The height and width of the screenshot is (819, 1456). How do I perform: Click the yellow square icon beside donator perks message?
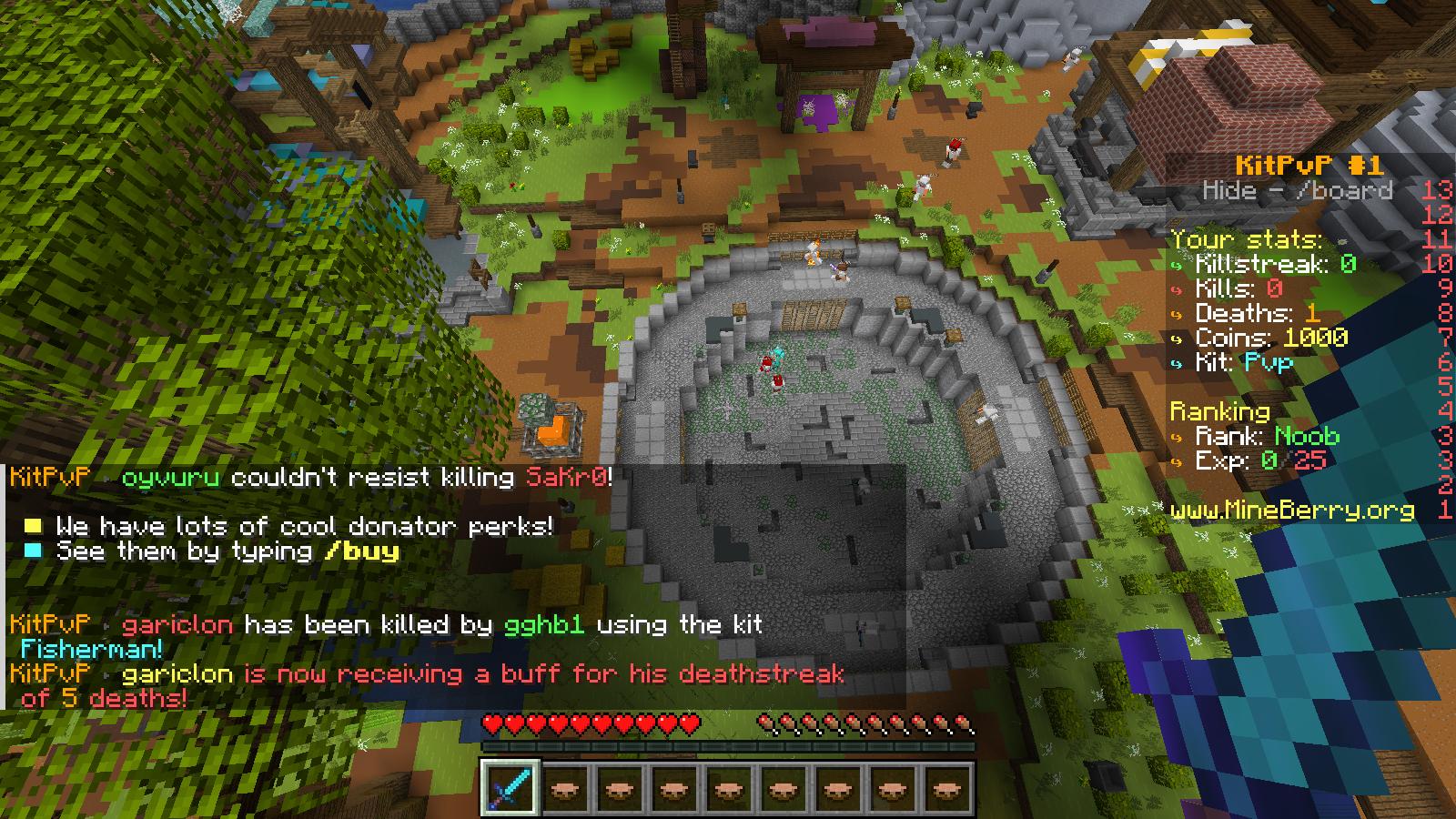(34, 526)
